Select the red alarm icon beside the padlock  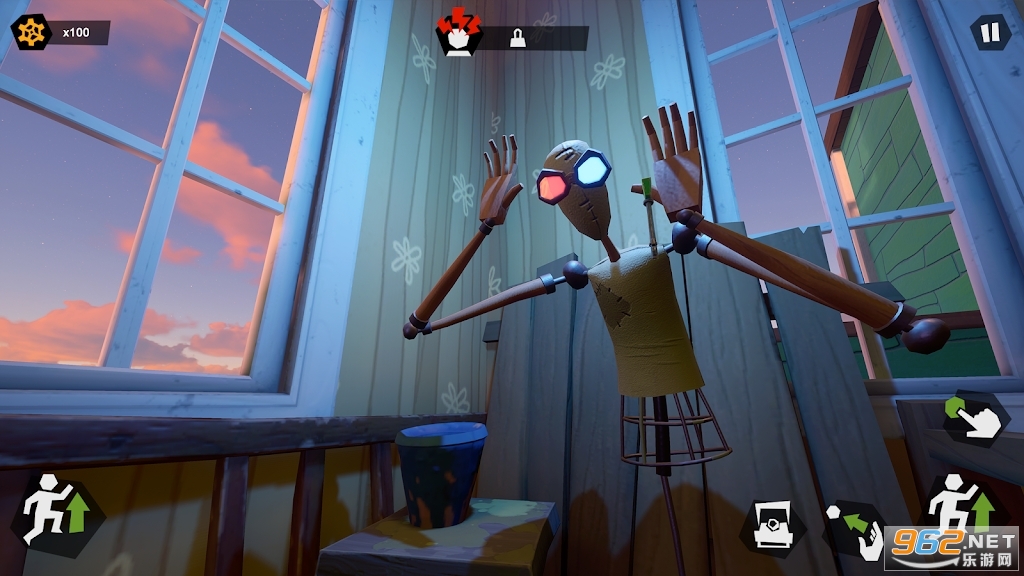[459, 36]
